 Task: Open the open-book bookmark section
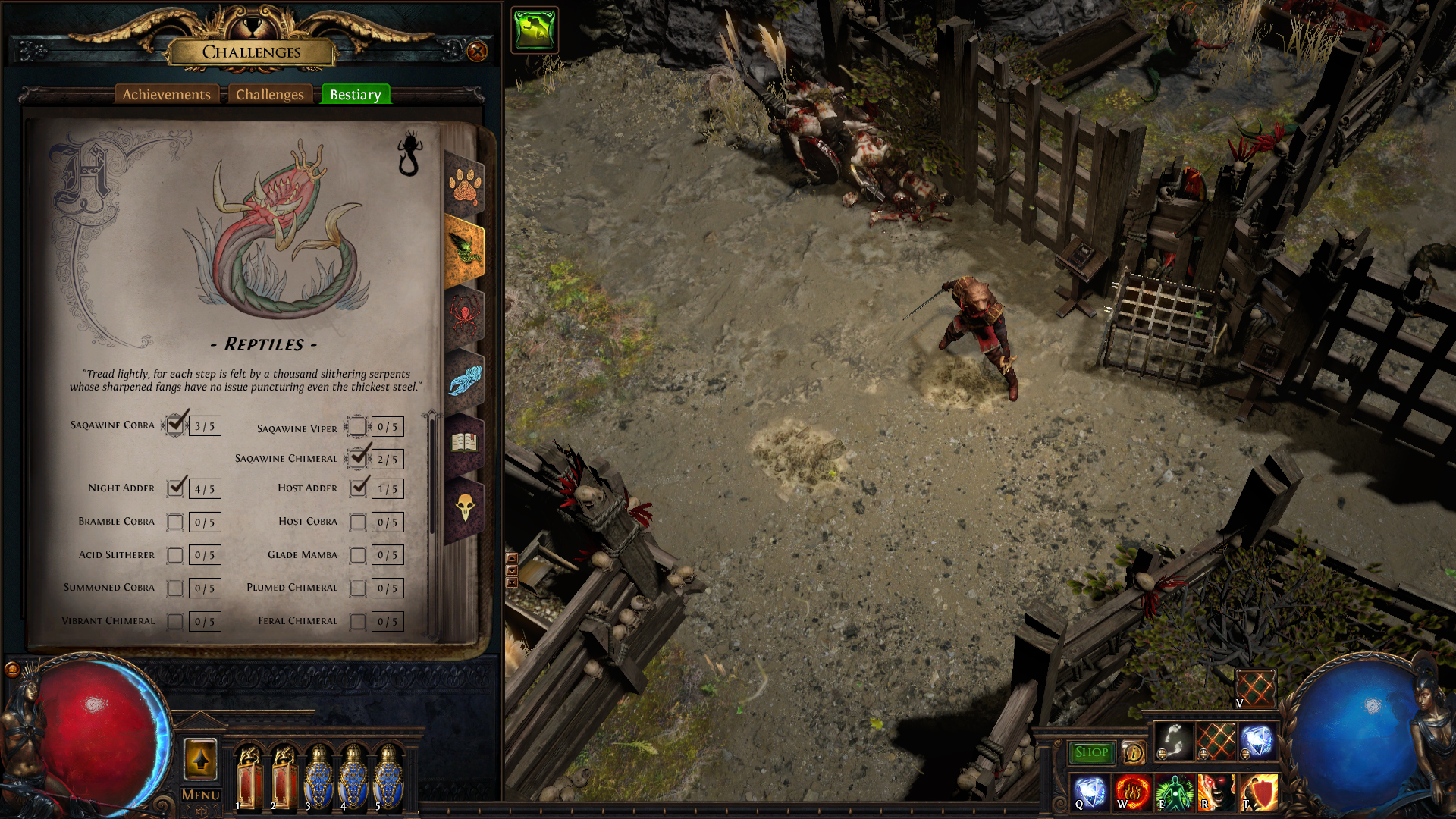click(464, 442)
